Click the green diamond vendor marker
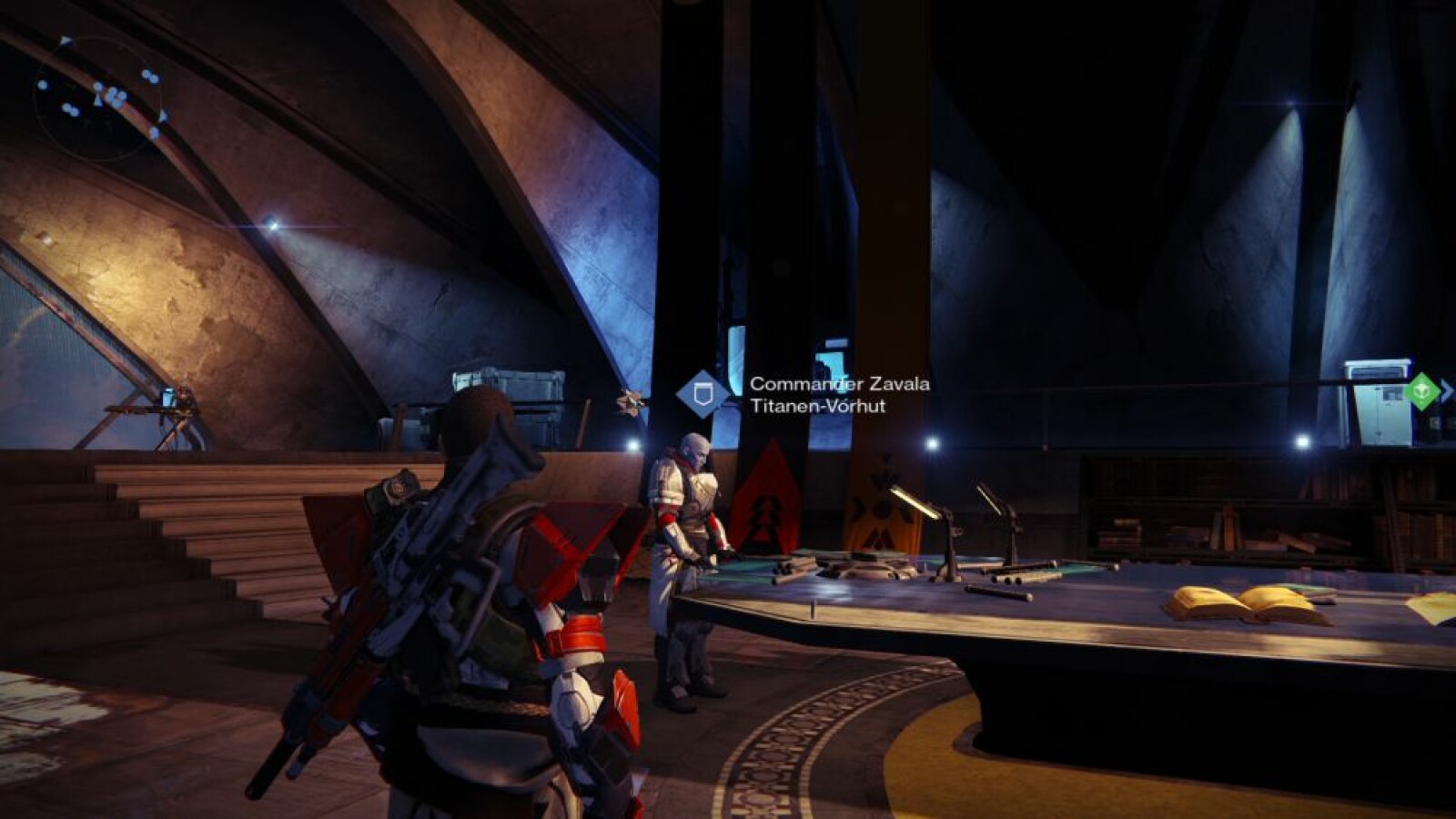The height and width of the screenshot is (819, 1456). point(1421,391)
